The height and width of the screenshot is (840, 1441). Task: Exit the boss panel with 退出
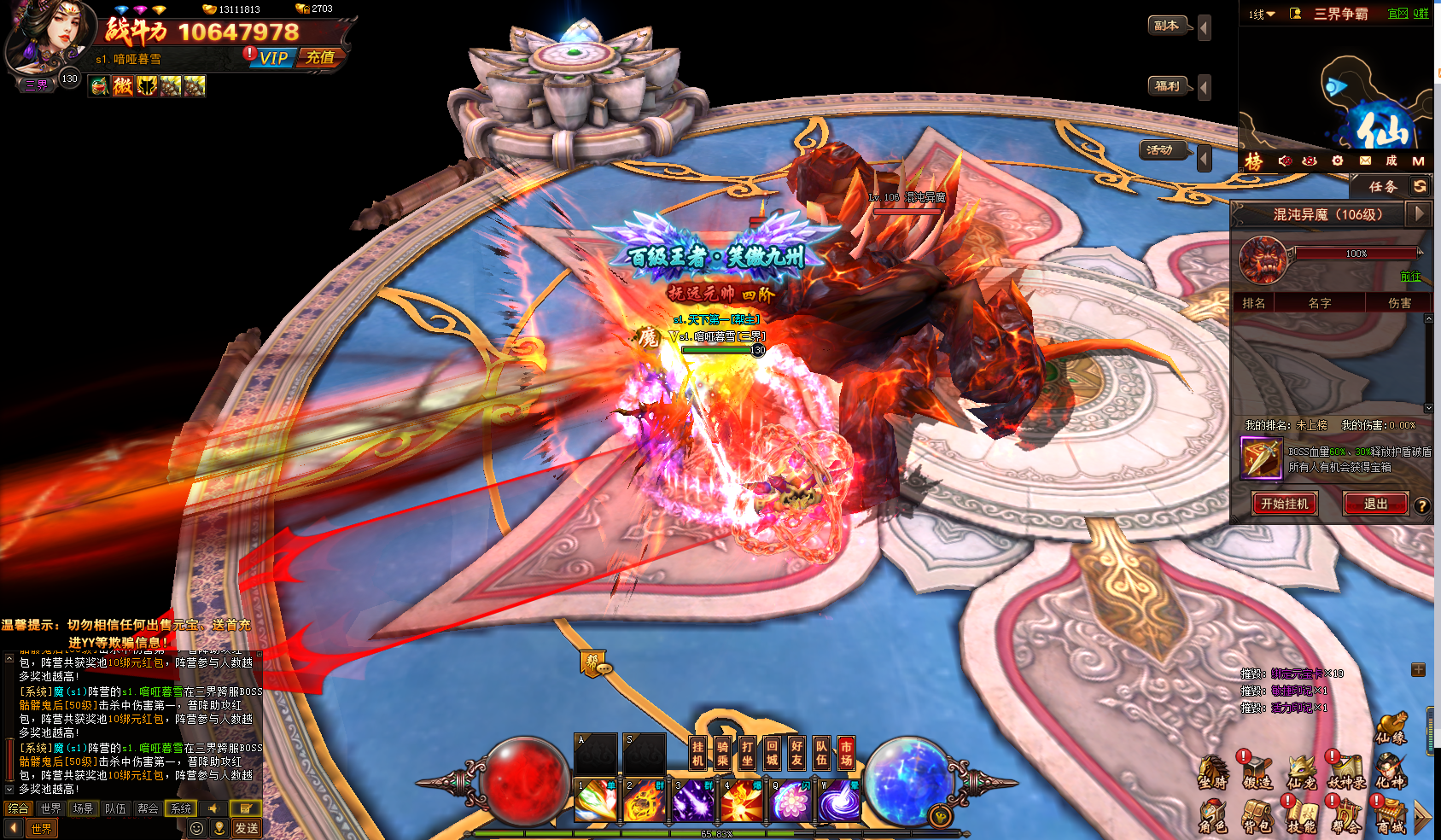1375,504
